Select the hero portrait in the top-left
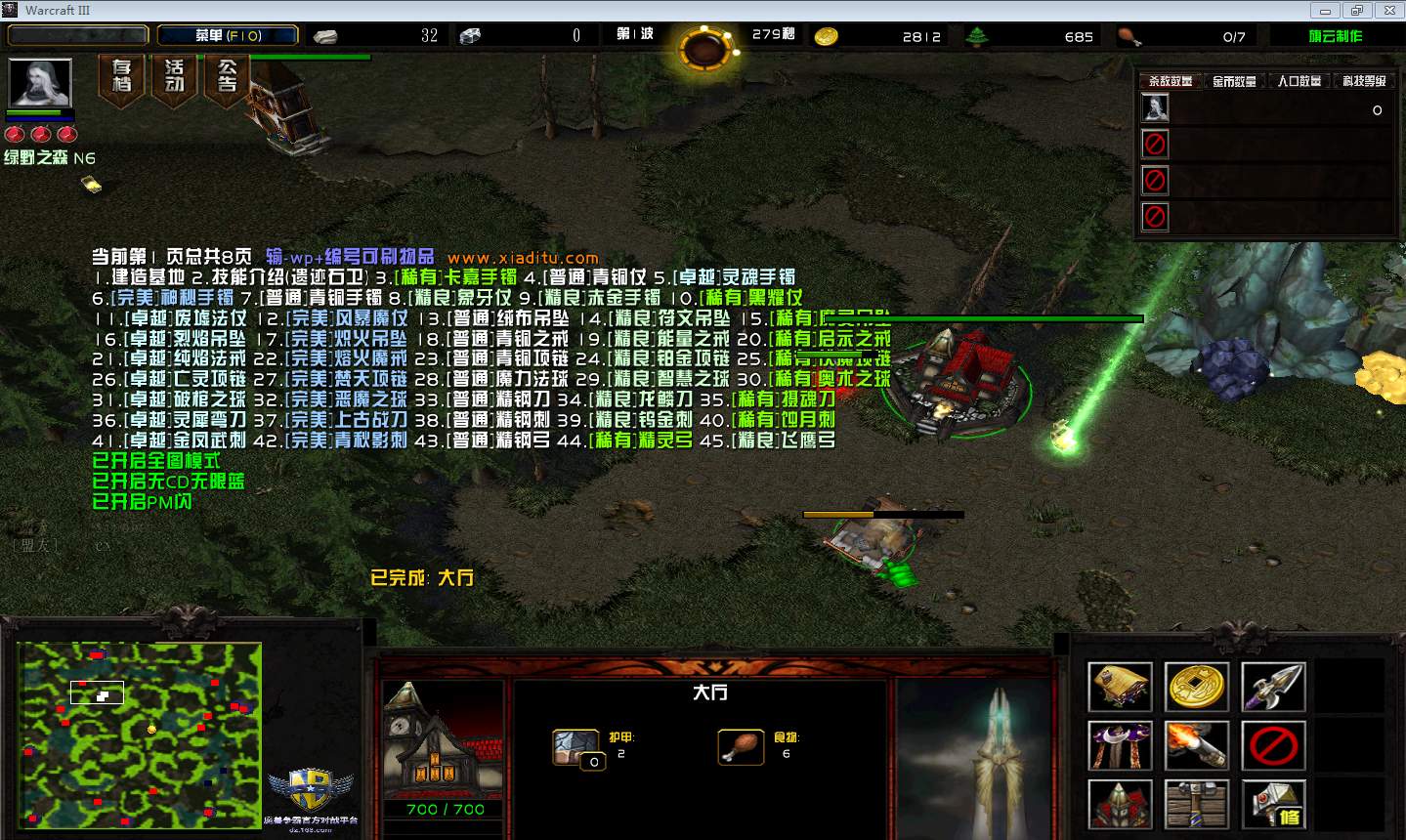This screenshot has height=840, width=1406. coord(40,83)
